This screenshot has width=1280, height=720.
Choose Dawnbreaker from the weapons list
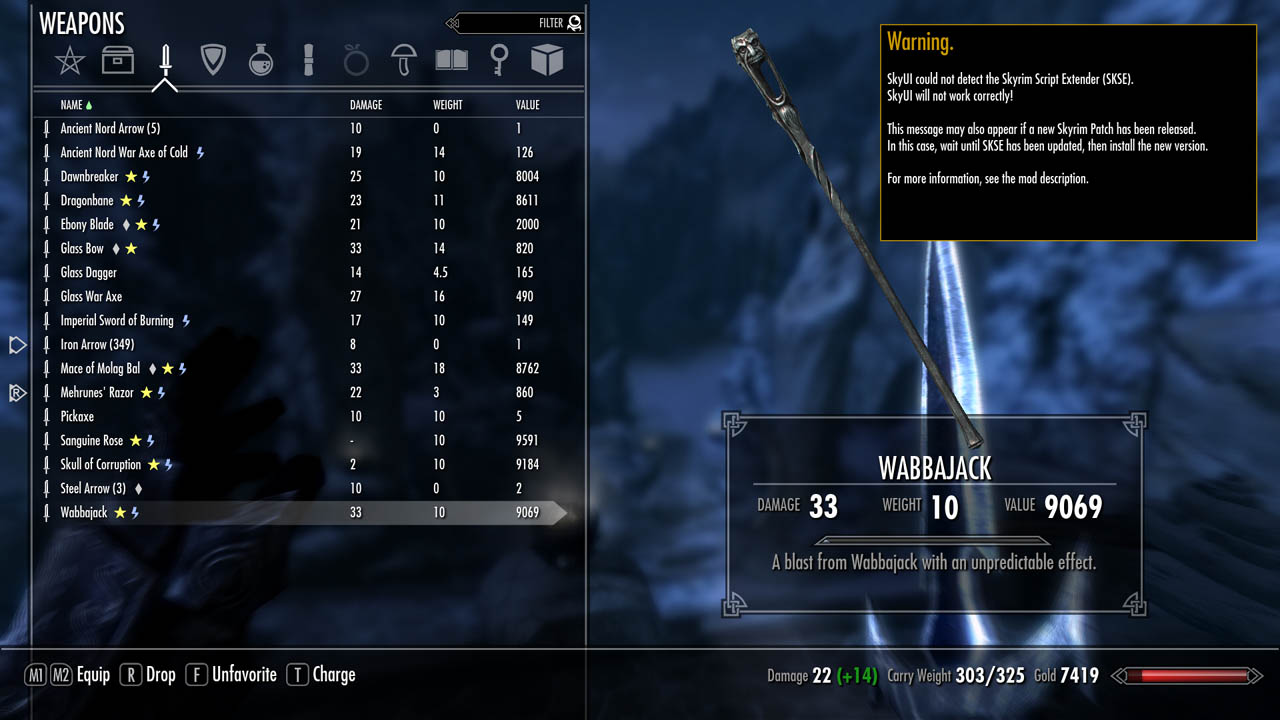click(x=90, y=177)
